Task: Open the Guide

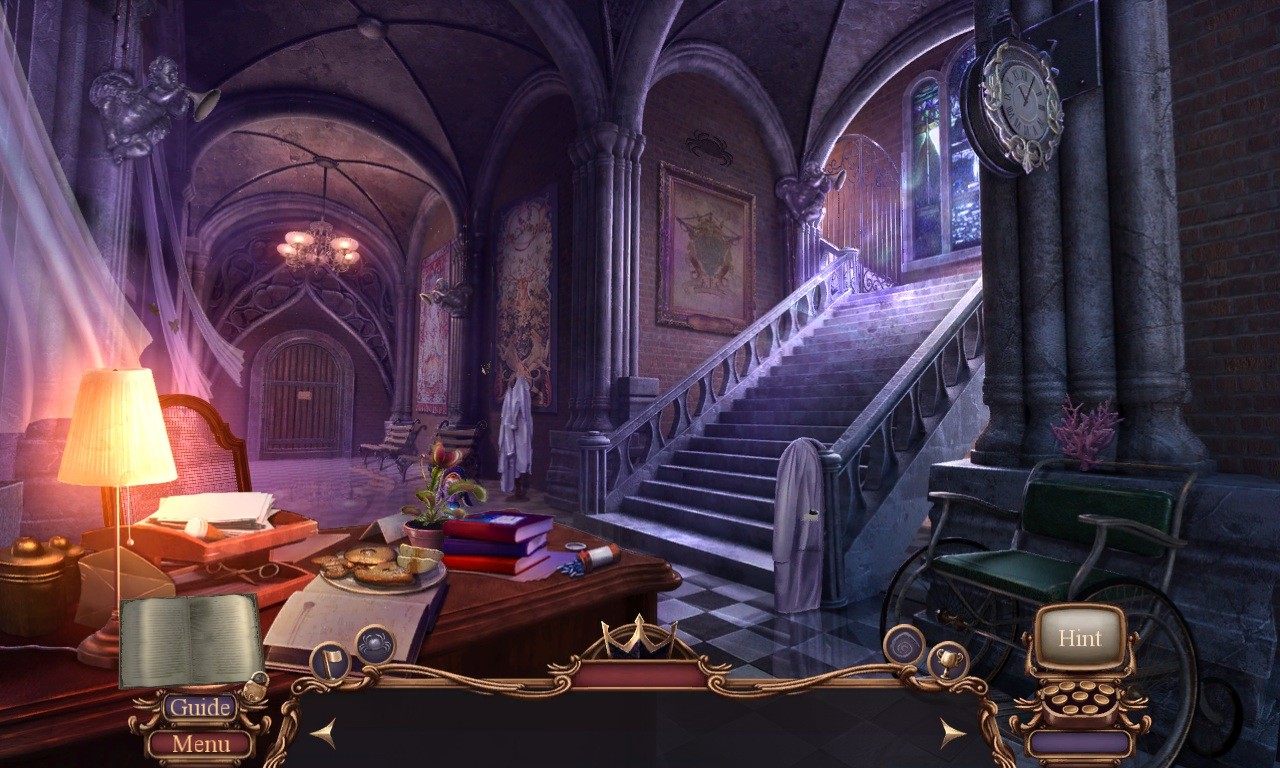Action: click(x=200, y=707)
